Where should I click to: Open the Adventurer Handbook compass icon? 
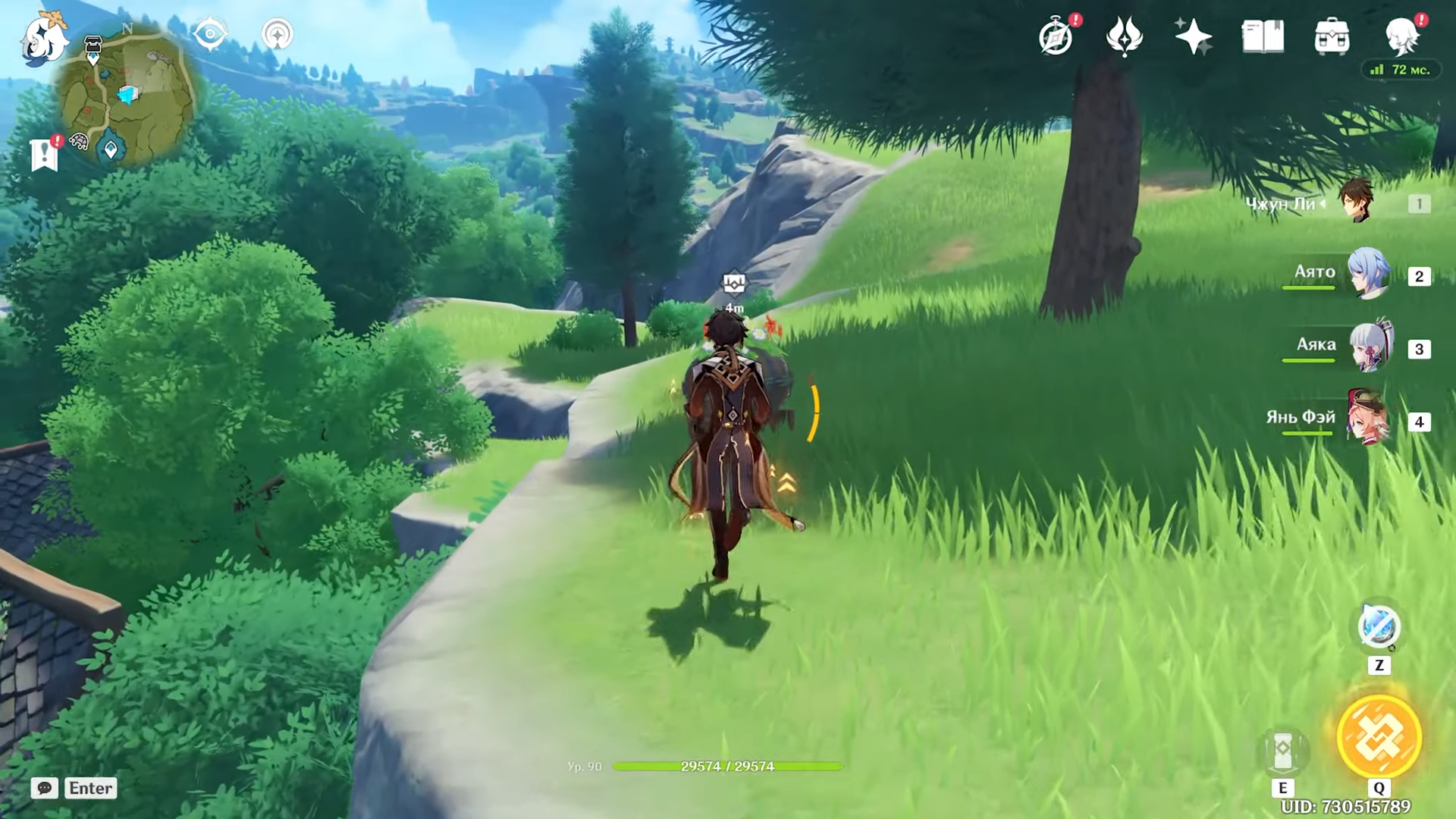(1056, 36)
